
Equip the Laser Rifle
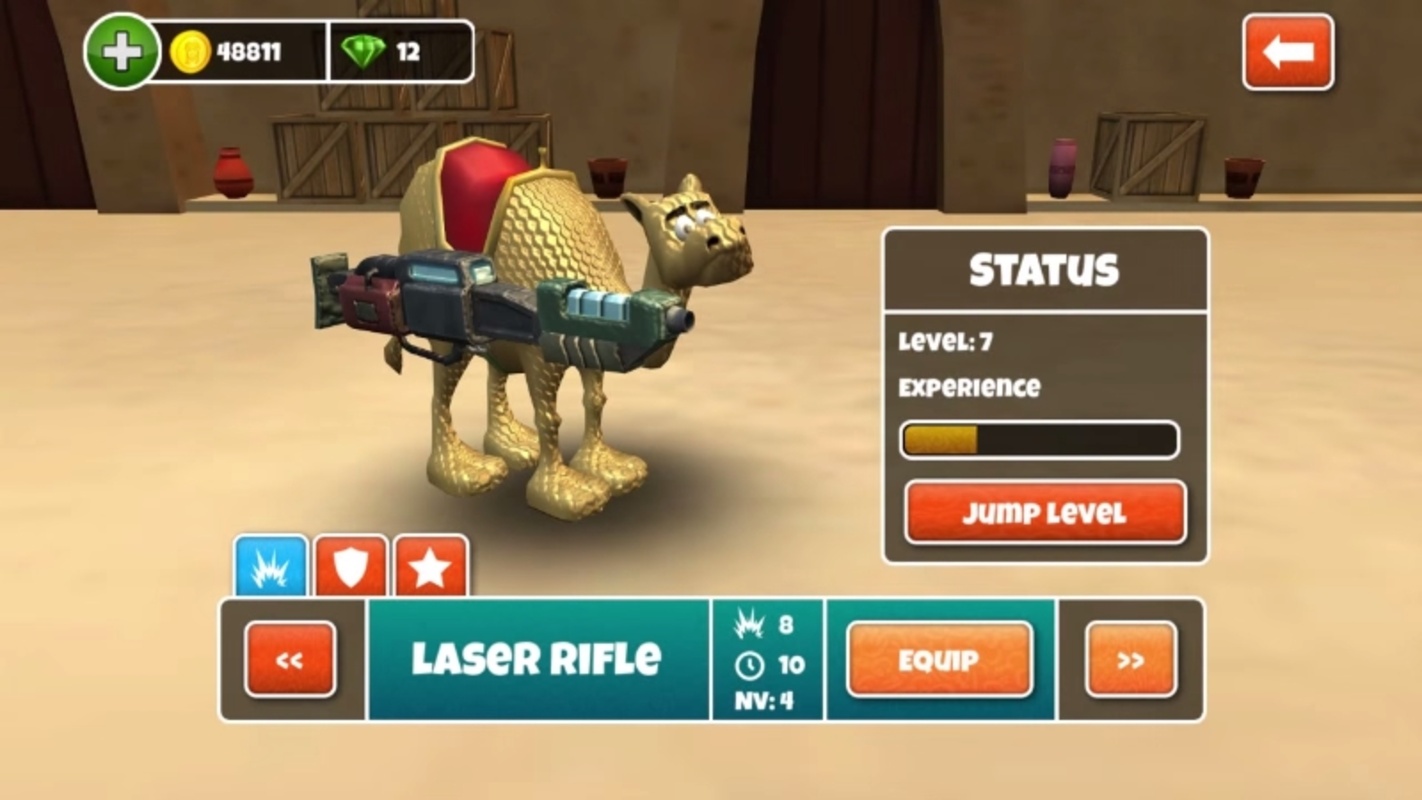tap(939, 660)
